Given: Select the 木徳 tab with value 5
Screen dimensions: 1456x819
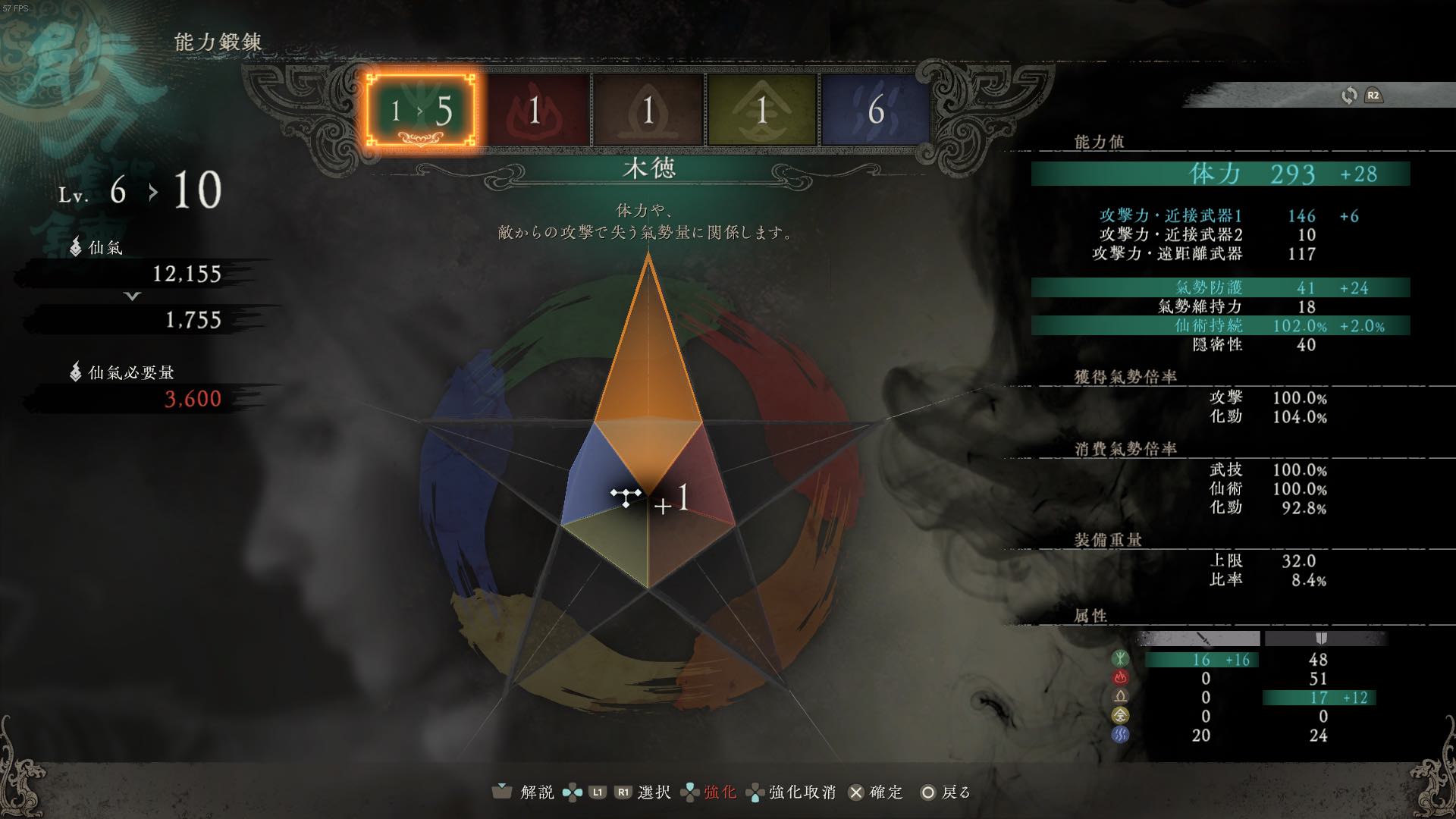Looking at the screenshot, I should (421, 109).
